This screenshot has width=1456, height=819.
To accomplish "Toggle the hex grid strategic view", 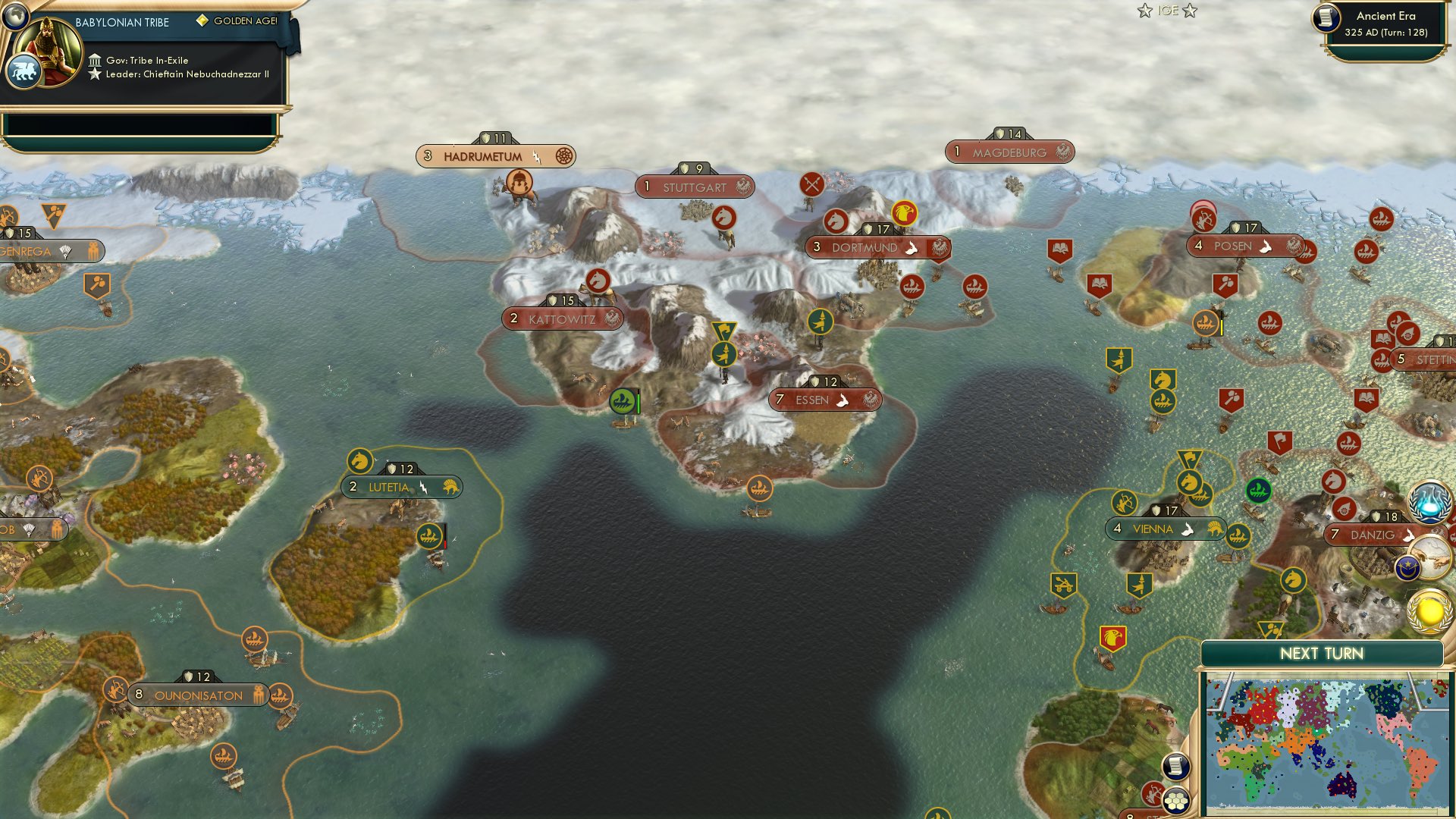I will [x=1178, y=802].
